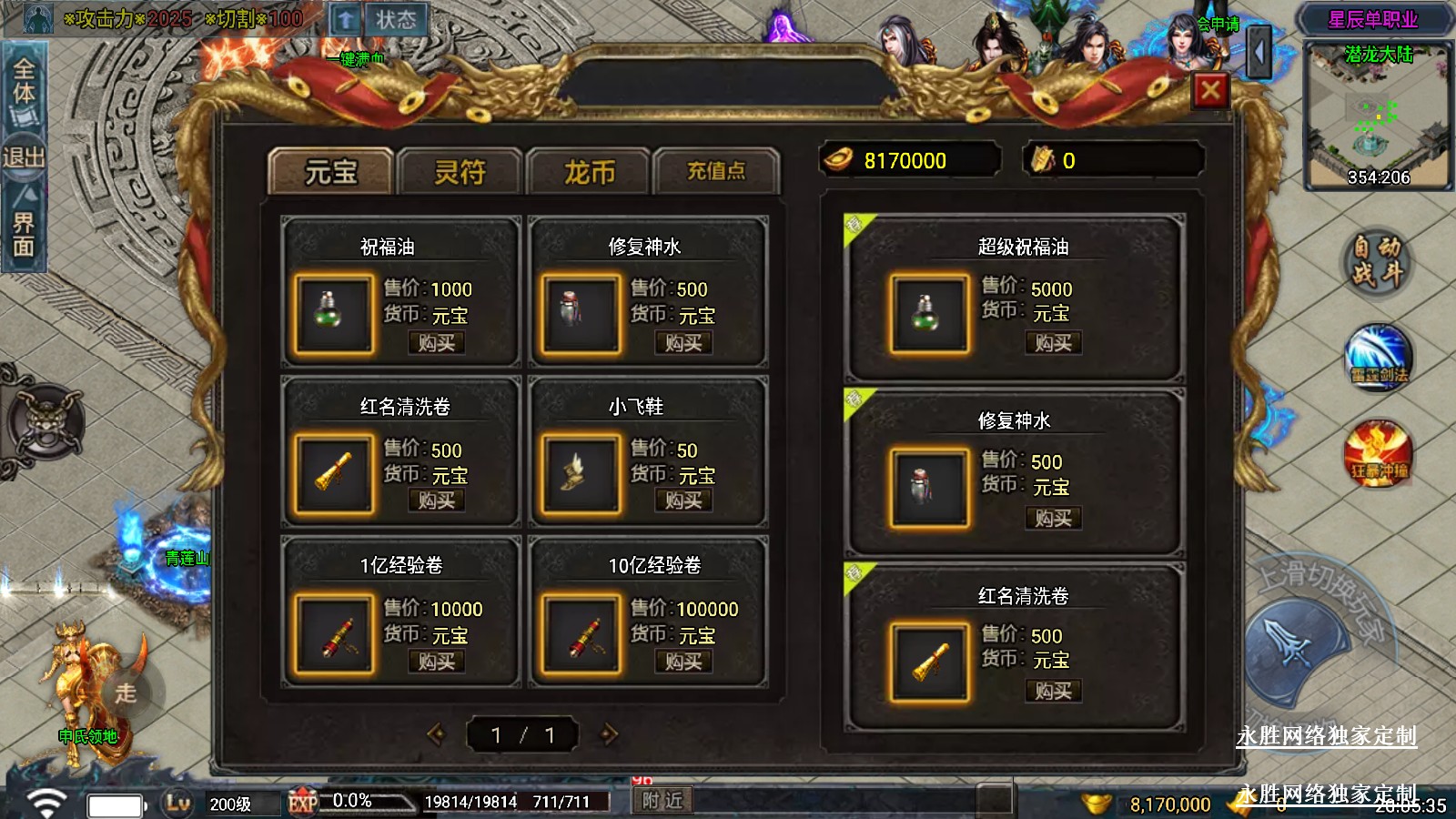This screenshot has width=1456, height=819.
Task: Open the 龙币 currency tab
Action: (x=589, y=171)
